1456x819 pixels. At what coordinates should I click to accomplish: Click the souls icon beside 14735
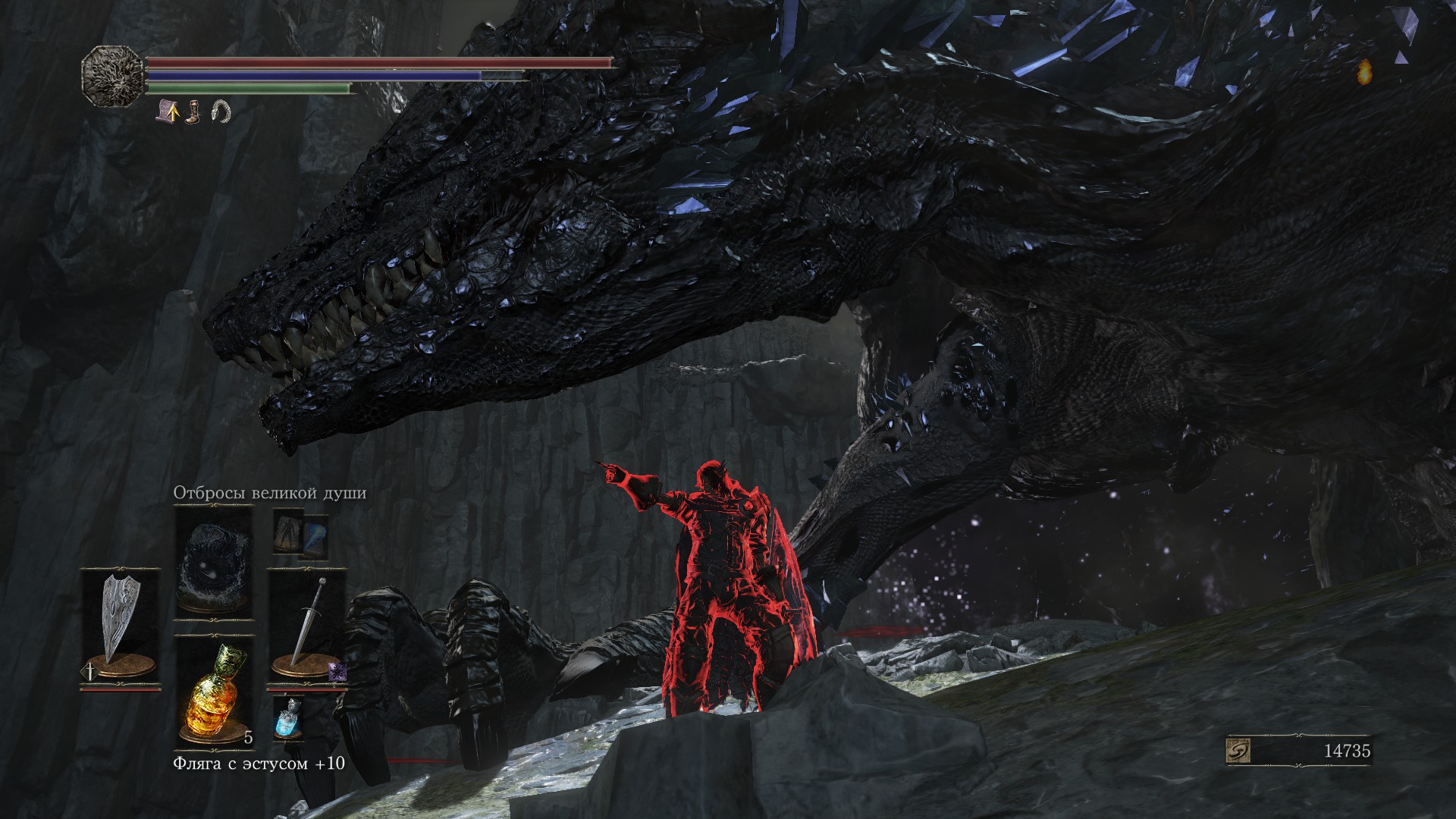(x=1238, y=752)
